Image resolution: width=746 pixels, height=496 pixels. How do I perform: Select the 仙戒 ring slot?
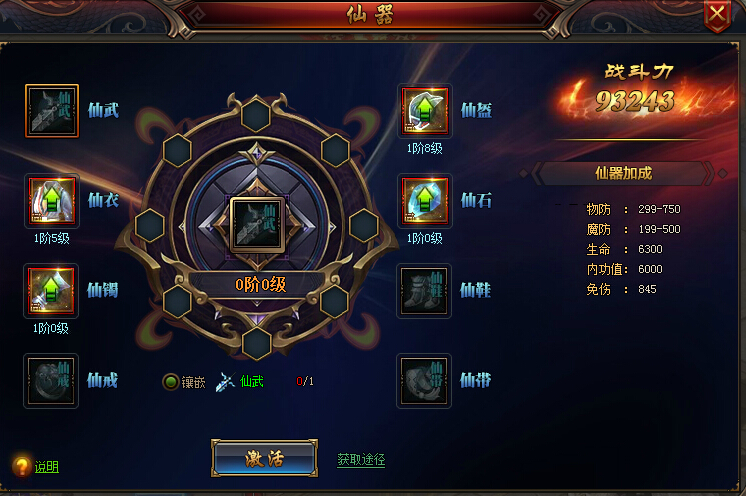51,380
